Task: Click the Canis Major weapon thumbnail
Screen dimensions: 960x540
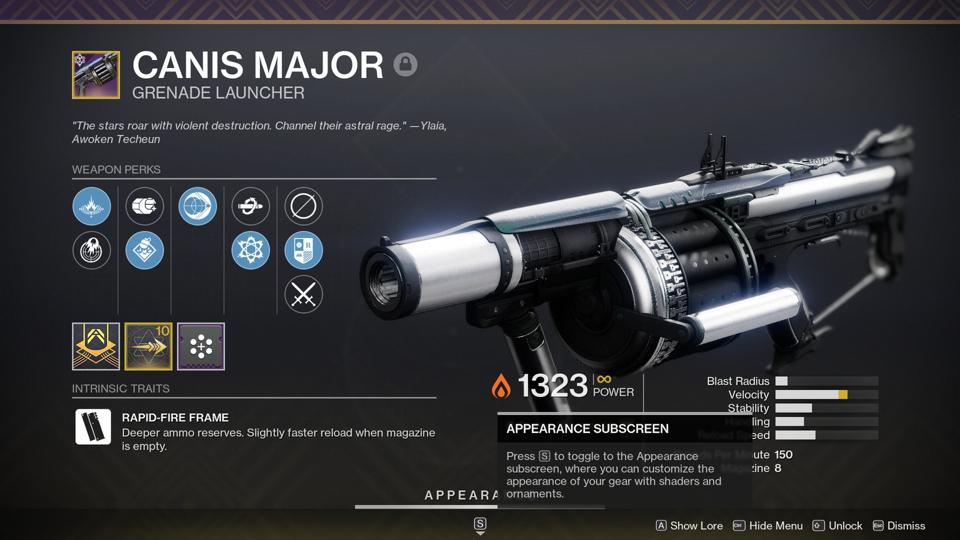Action: coord(96,75)
